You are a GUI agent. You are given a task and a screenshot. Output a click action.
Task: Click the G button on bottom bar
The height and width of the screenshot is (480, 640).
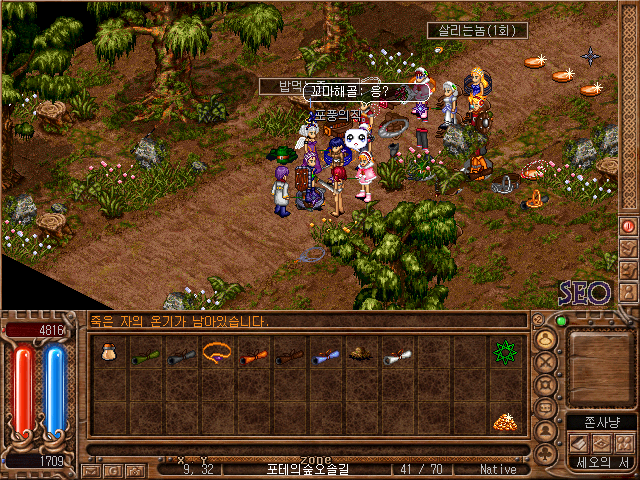click(112, 469)
